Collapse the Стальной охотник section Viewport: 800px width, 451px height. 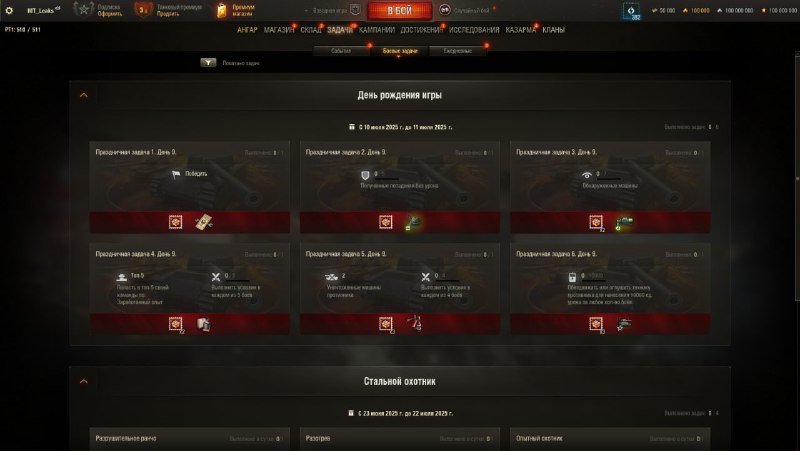pos(83,381)
